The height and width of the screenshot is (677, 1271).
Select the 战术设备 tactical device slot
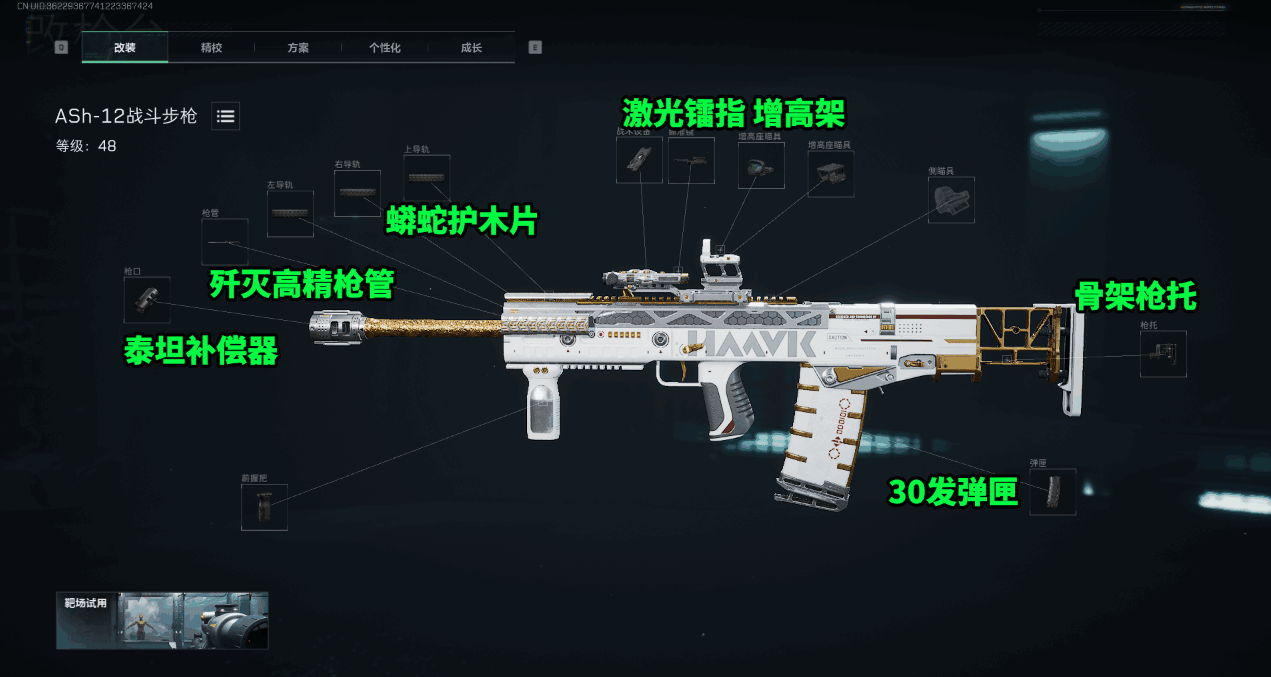pyautogui.click(x=639, y=160)
